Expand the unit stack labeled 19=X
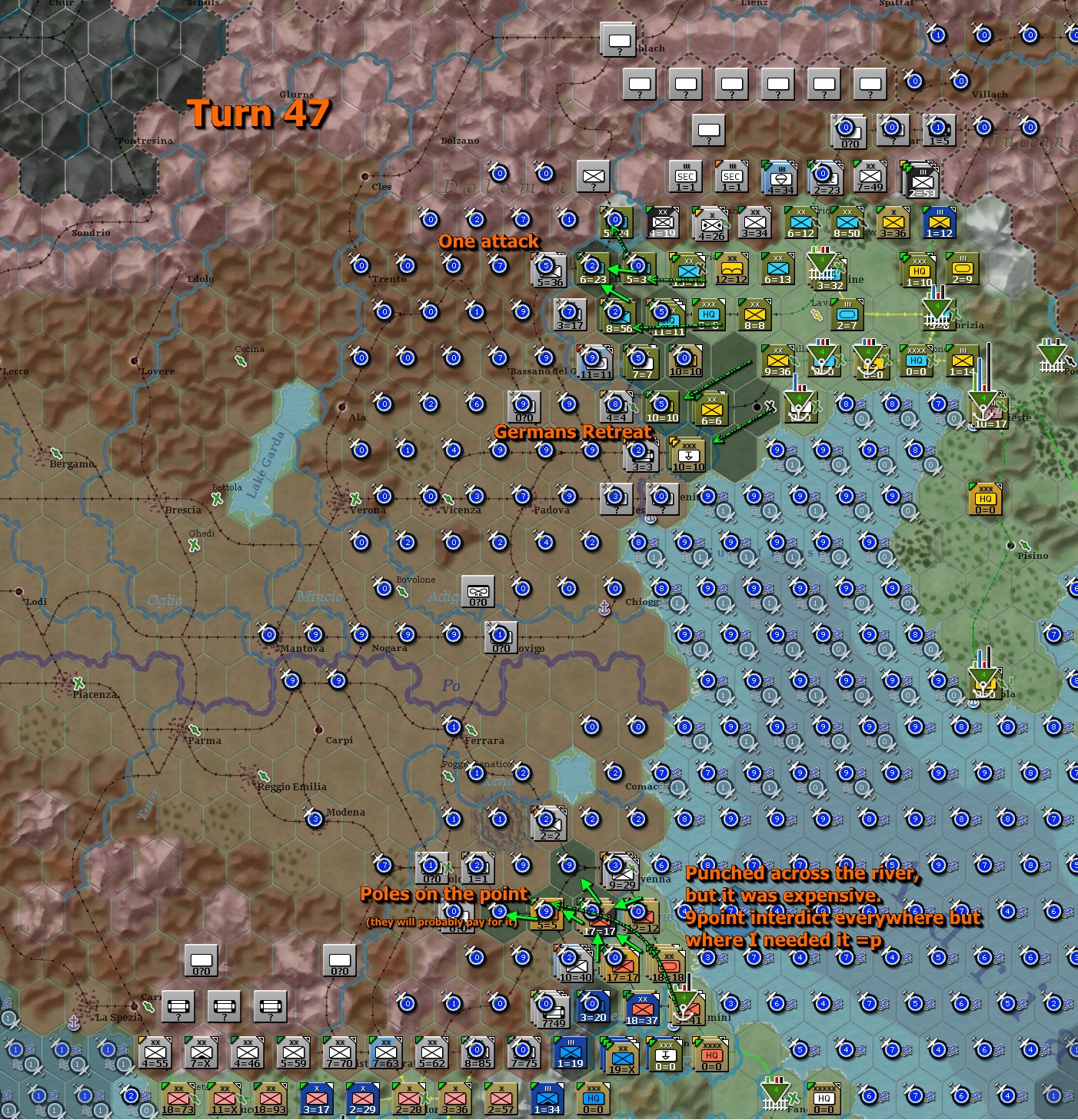 [621, 1057]
